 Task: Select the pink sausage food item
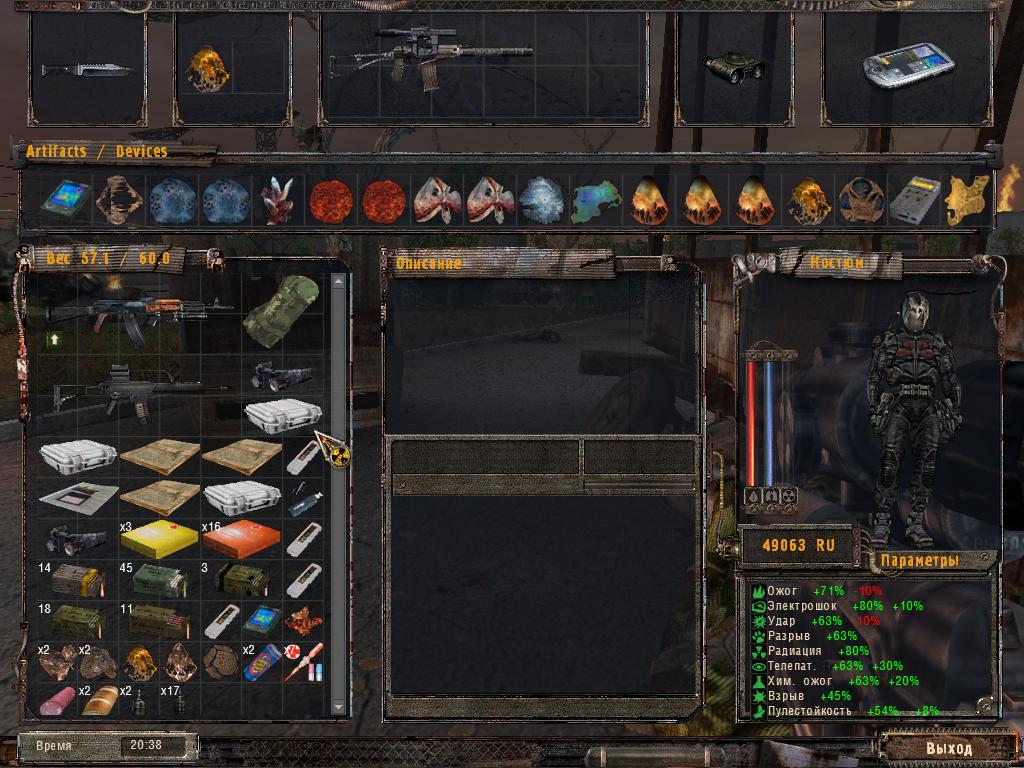[58, 700]
